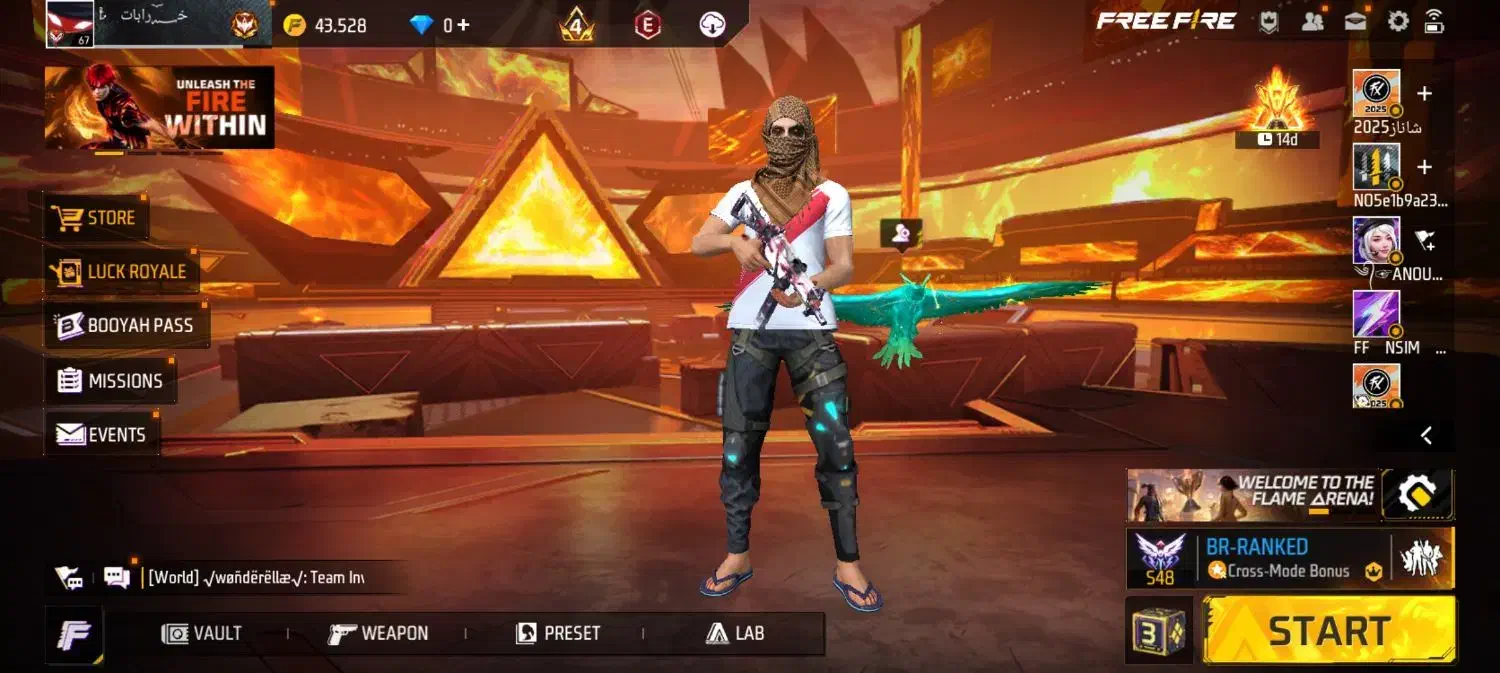Open the Preset loadouts
1500x673 pixels.
(558, 634)
